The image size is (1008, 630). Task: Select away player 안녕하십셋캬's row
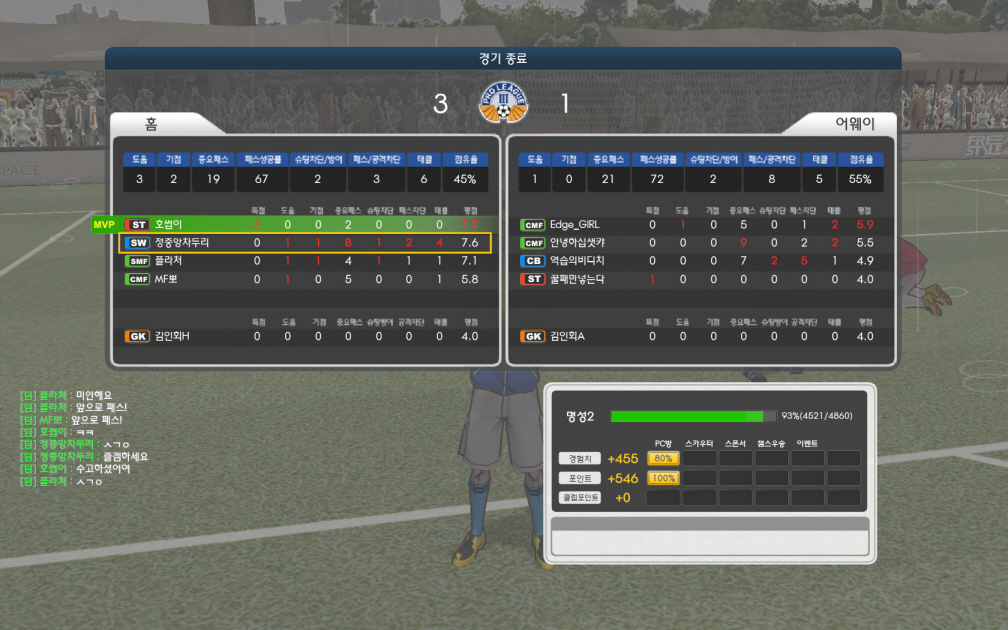coord(701,243)
